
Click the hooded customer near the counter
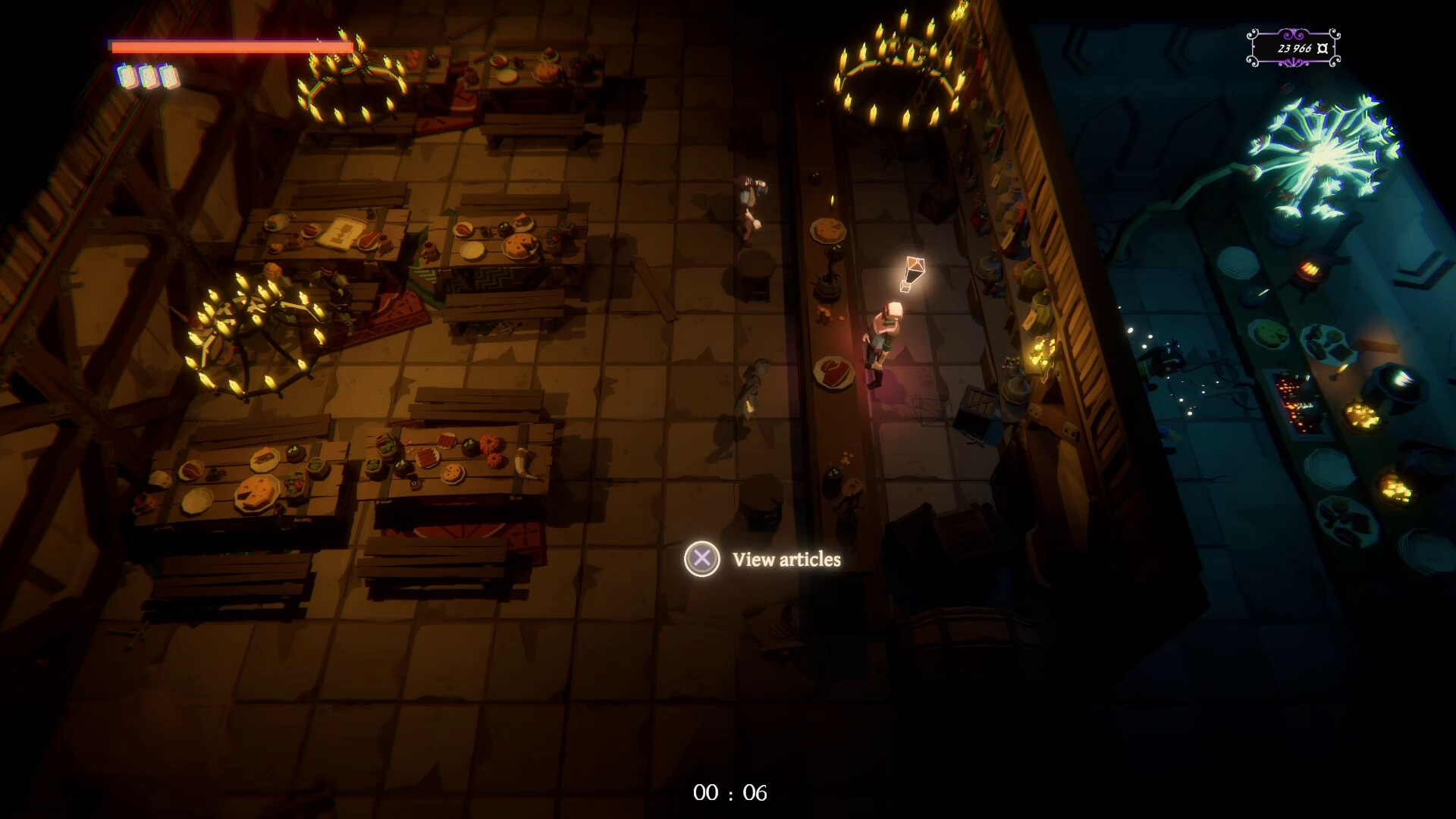[x=752, y=387]
